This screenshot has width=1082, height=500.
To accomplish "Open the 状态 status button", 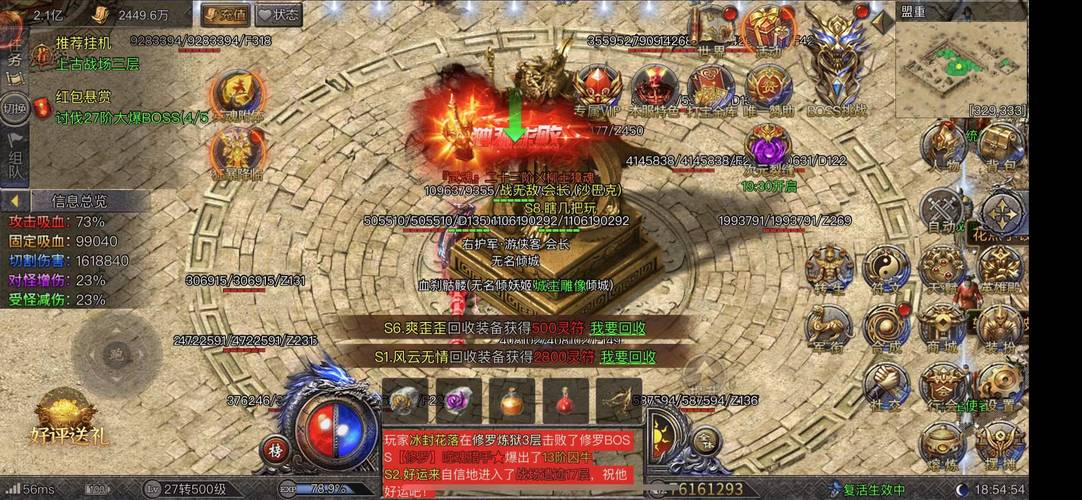I will 278,14.
